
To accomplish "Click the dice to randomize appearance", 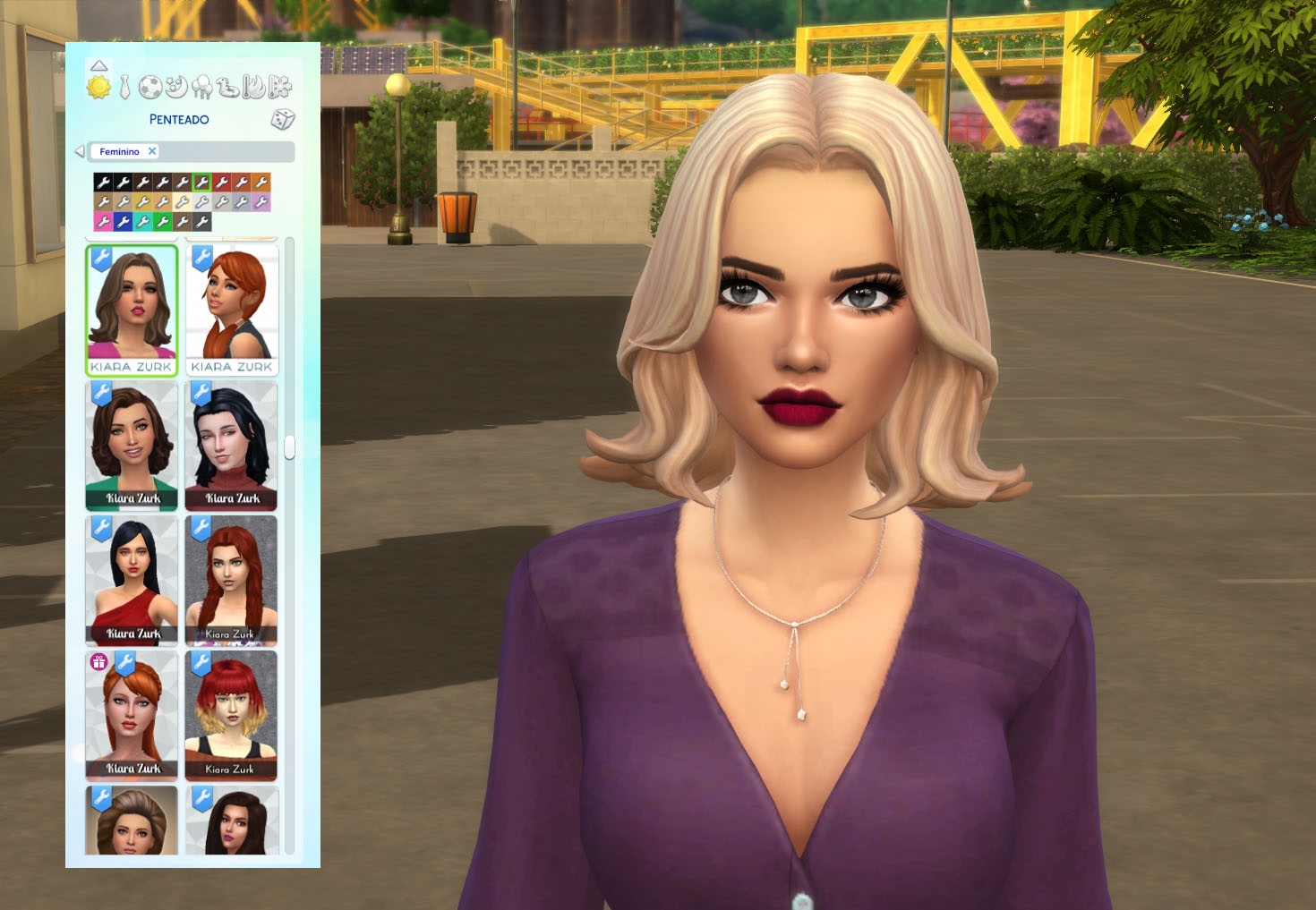I will pos(283,120).
